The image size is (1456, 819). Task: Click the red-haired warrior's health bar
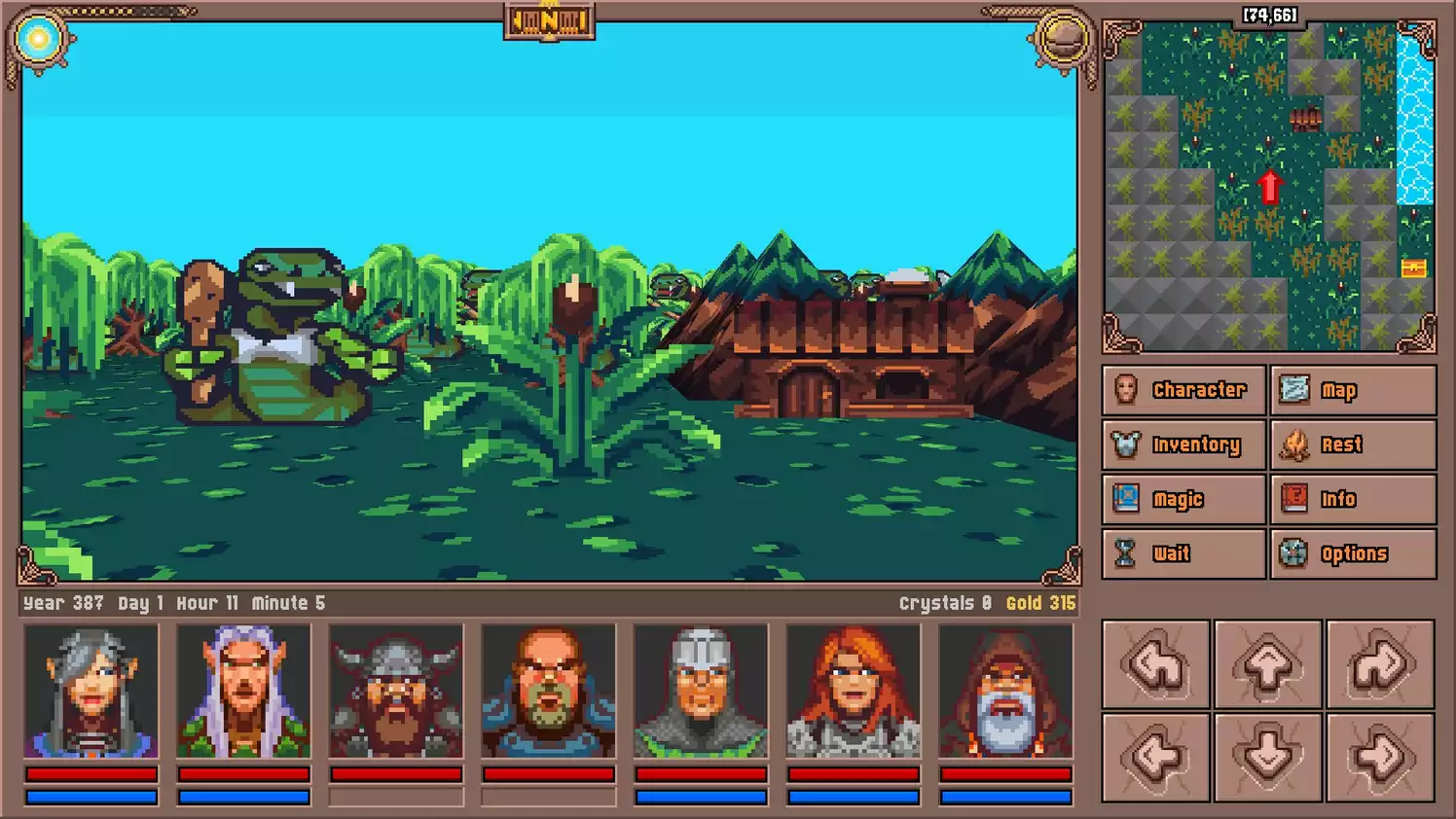point(852,772)
